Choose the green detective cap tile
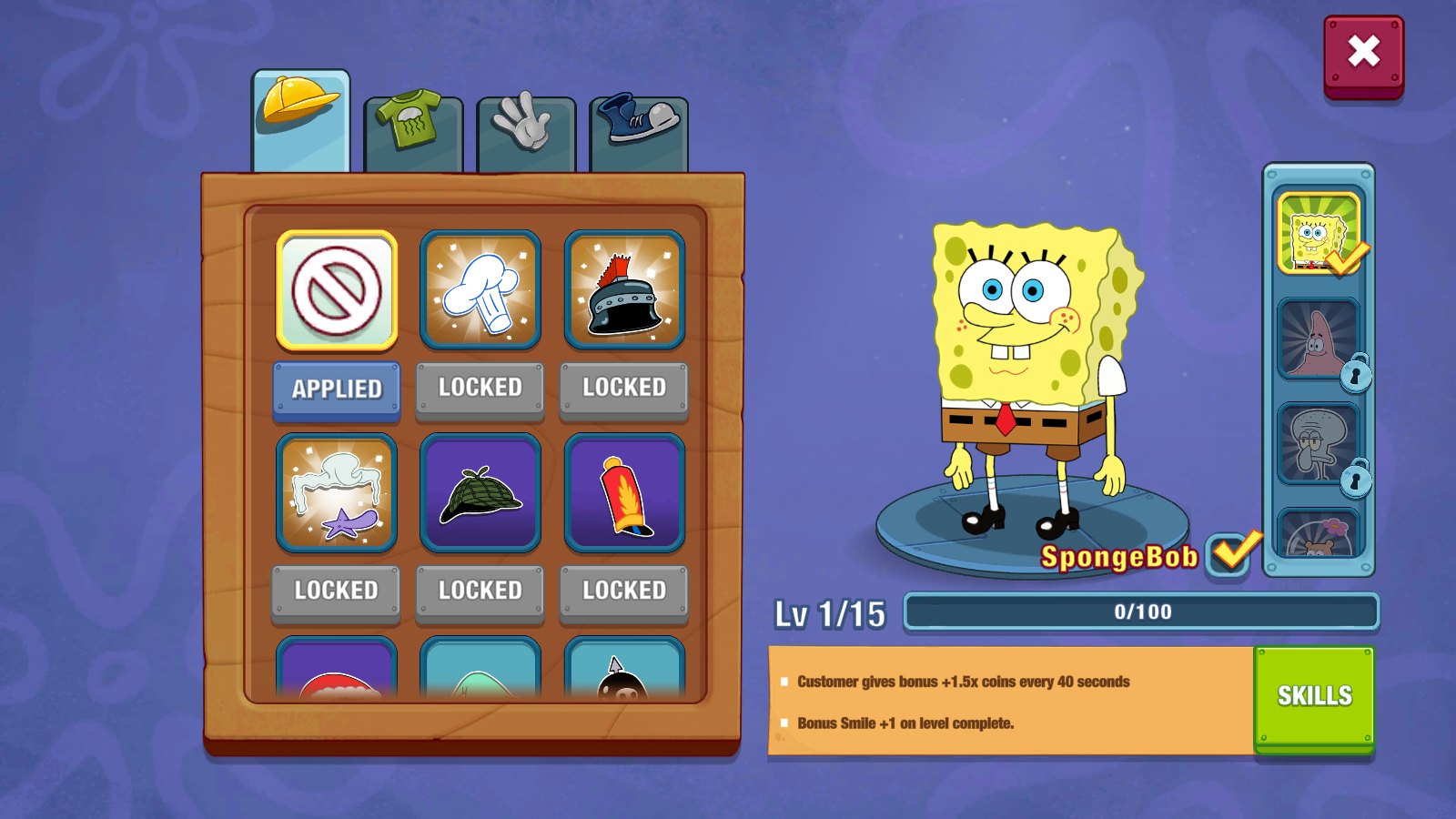 click(x=480, y=493)
